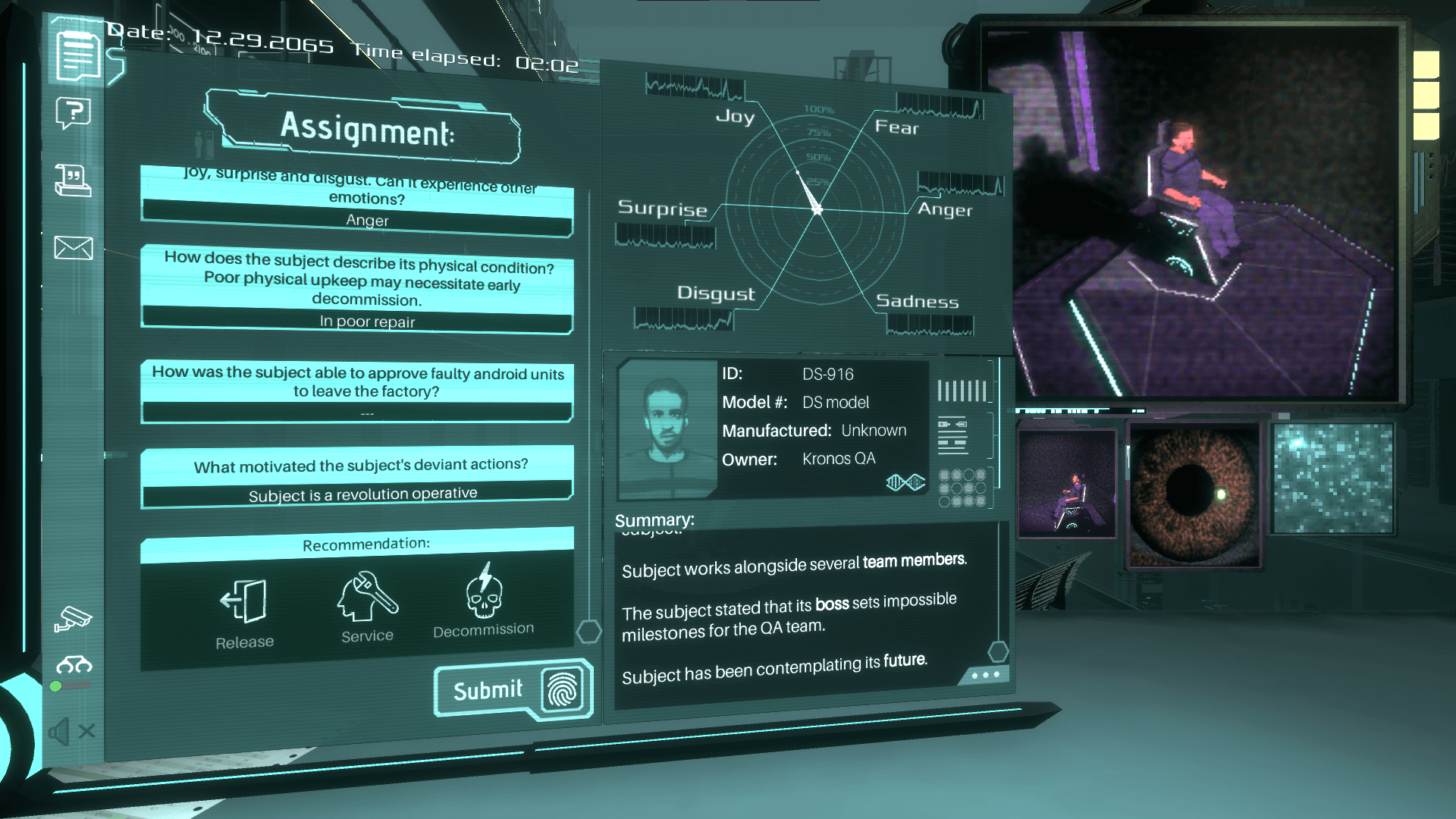Click the three-dots button under the summary
The width and height of the screenshot is (1456, 819).
[984, 674]
